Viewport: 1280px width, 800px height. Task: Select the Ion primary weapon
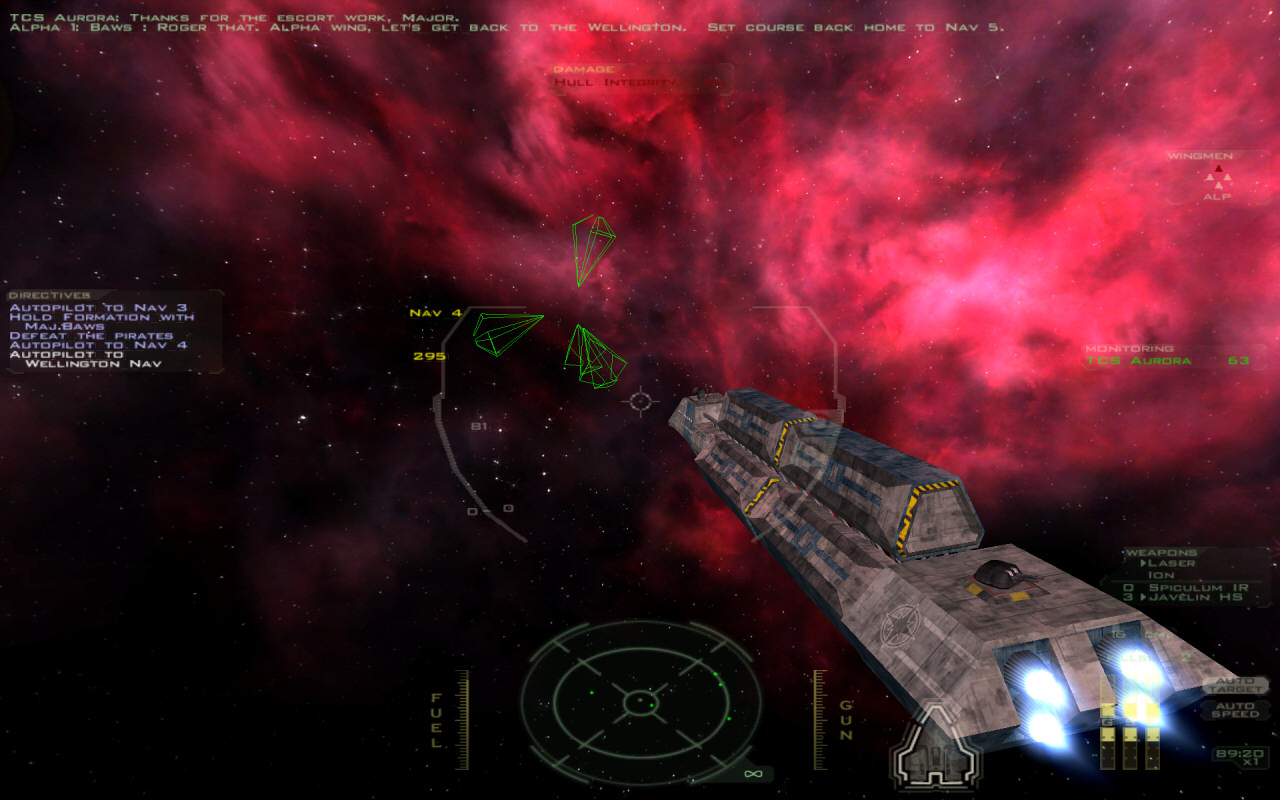pyautogui.click(x=1160, y=575)
